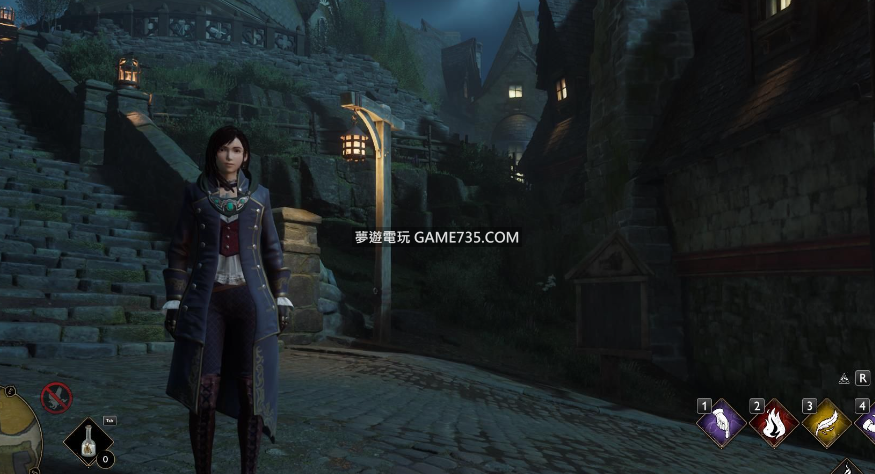
Task: Cast the Incendio flame spell
Action: click(774, 424)
